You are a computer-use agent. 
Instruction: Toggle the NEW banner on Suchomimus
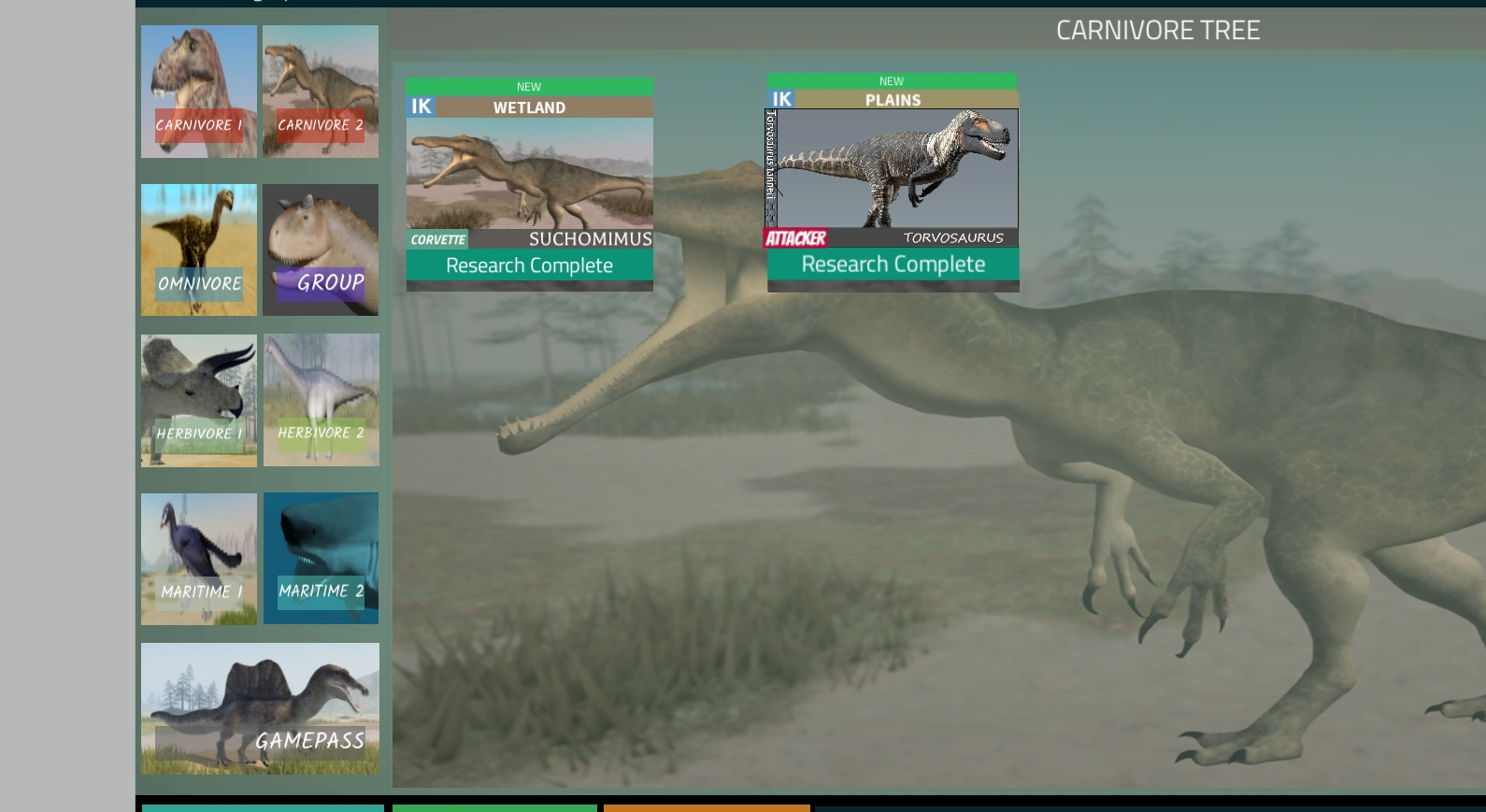(x=529, y=86)
